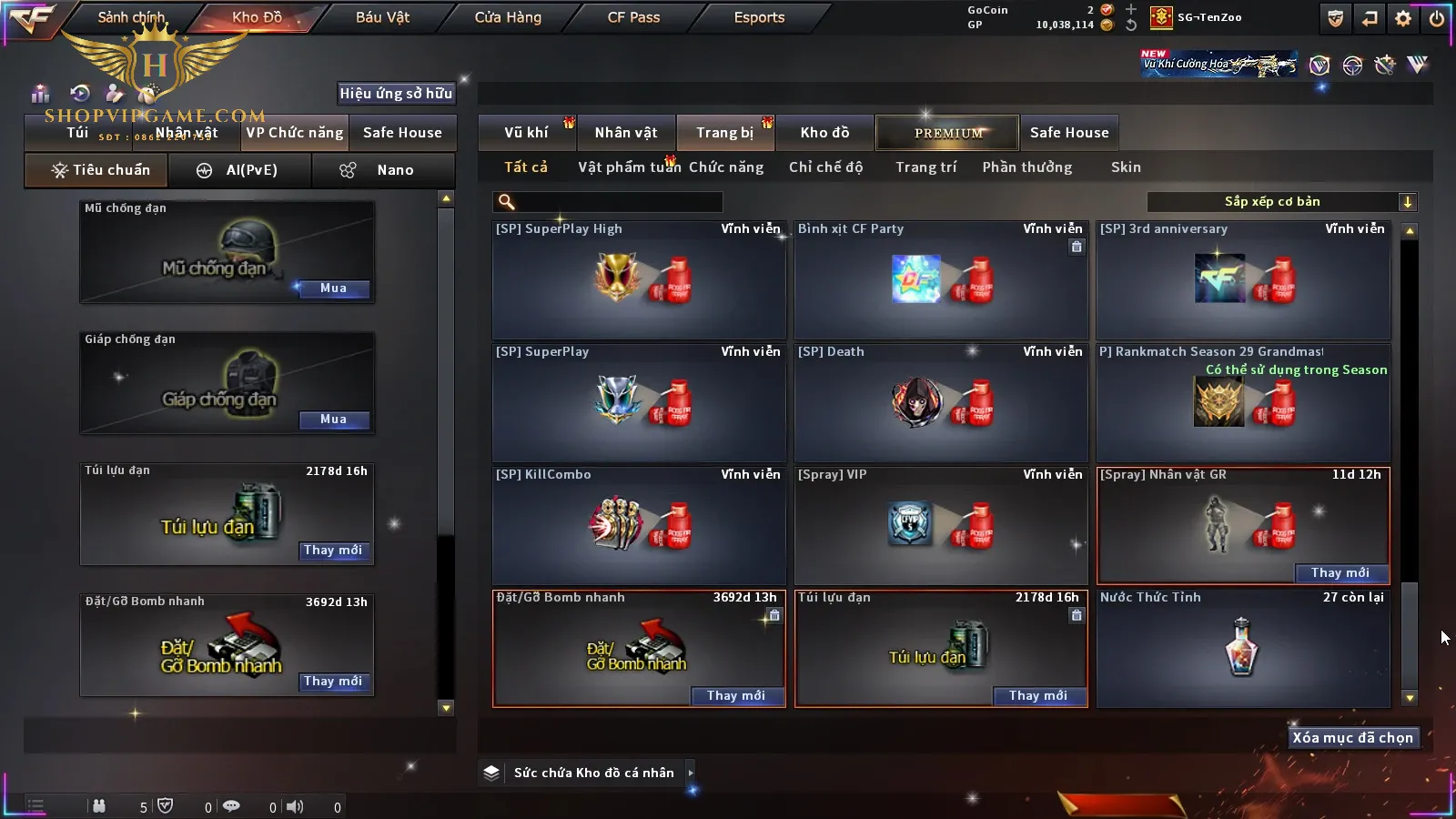
Task: Open Hiệu ứng sở hữu panel
Action: click(396, 93)
